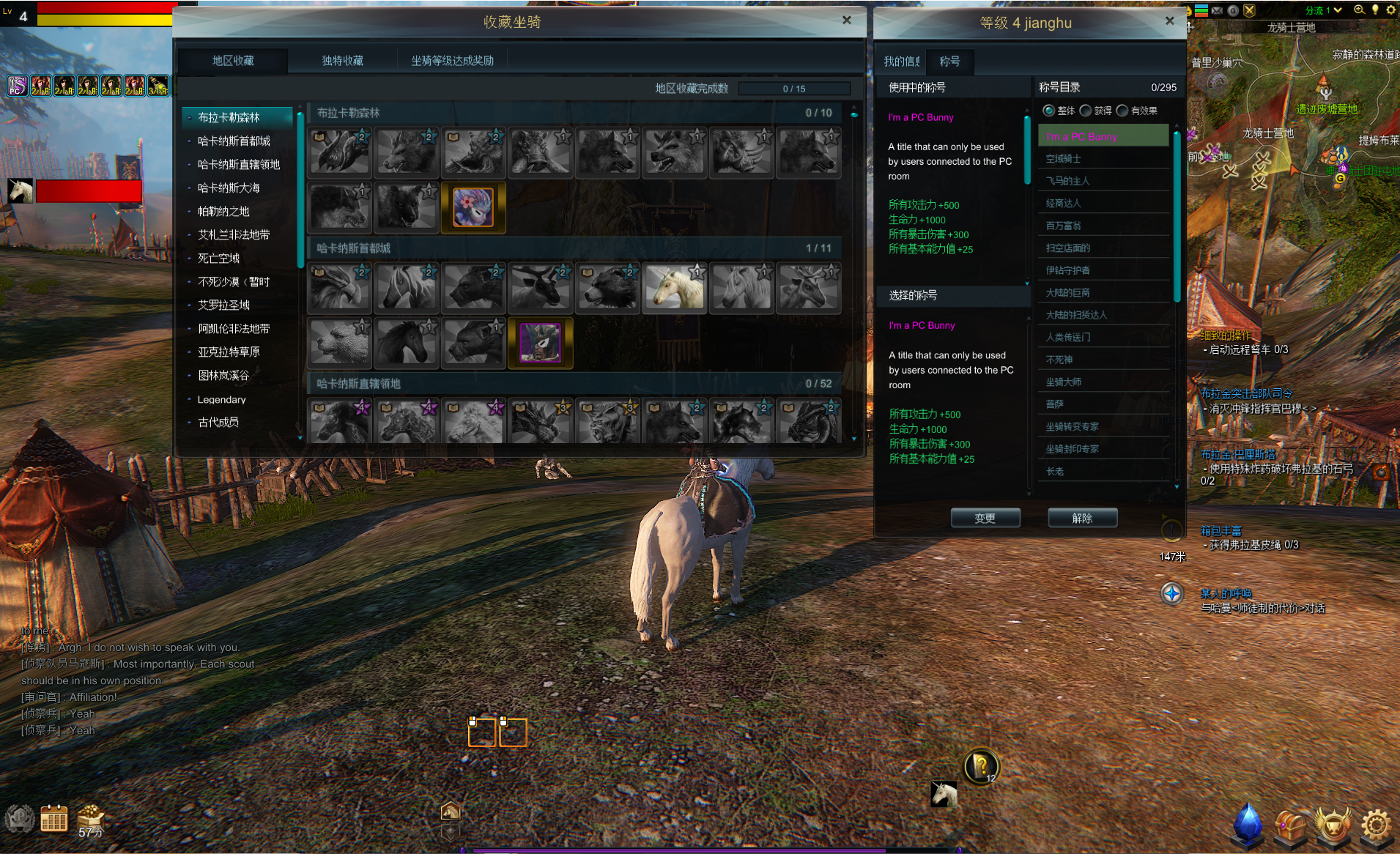Click the 变更 change title button
This screenshot has height=854, width=1400.
985,518
